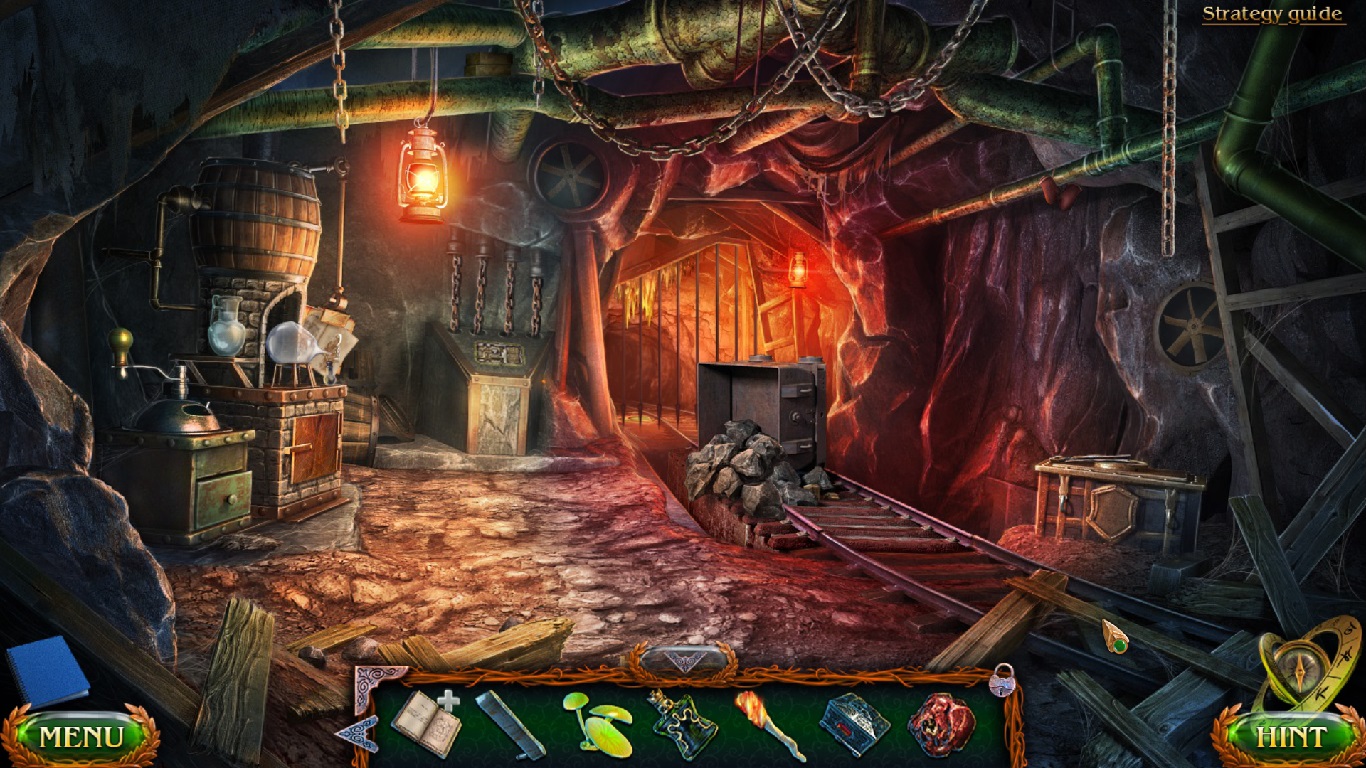Click the Strategy guide underlined link

coord(1272,14)
